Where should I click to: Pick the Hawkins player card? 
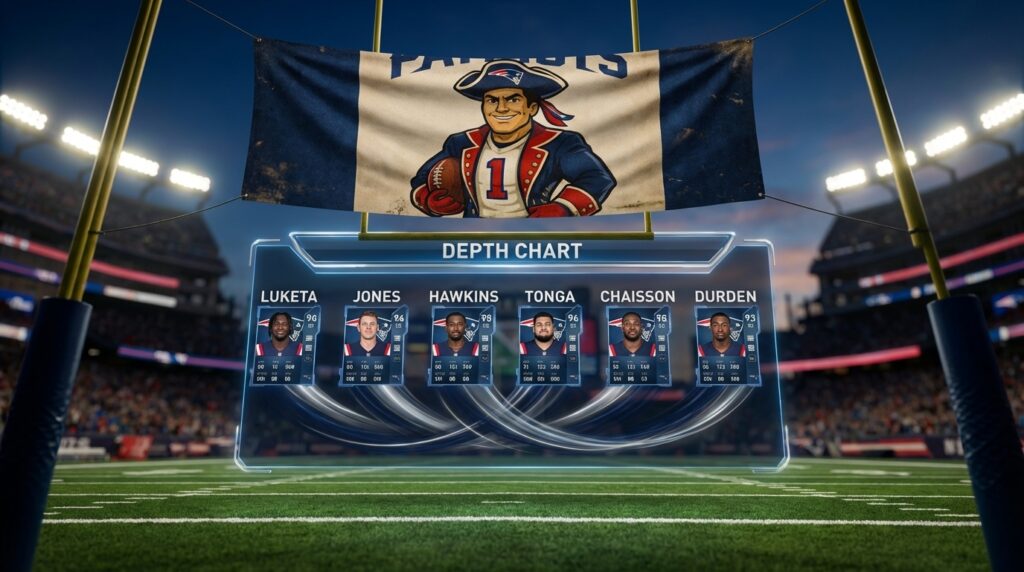[x=461, y=346]
